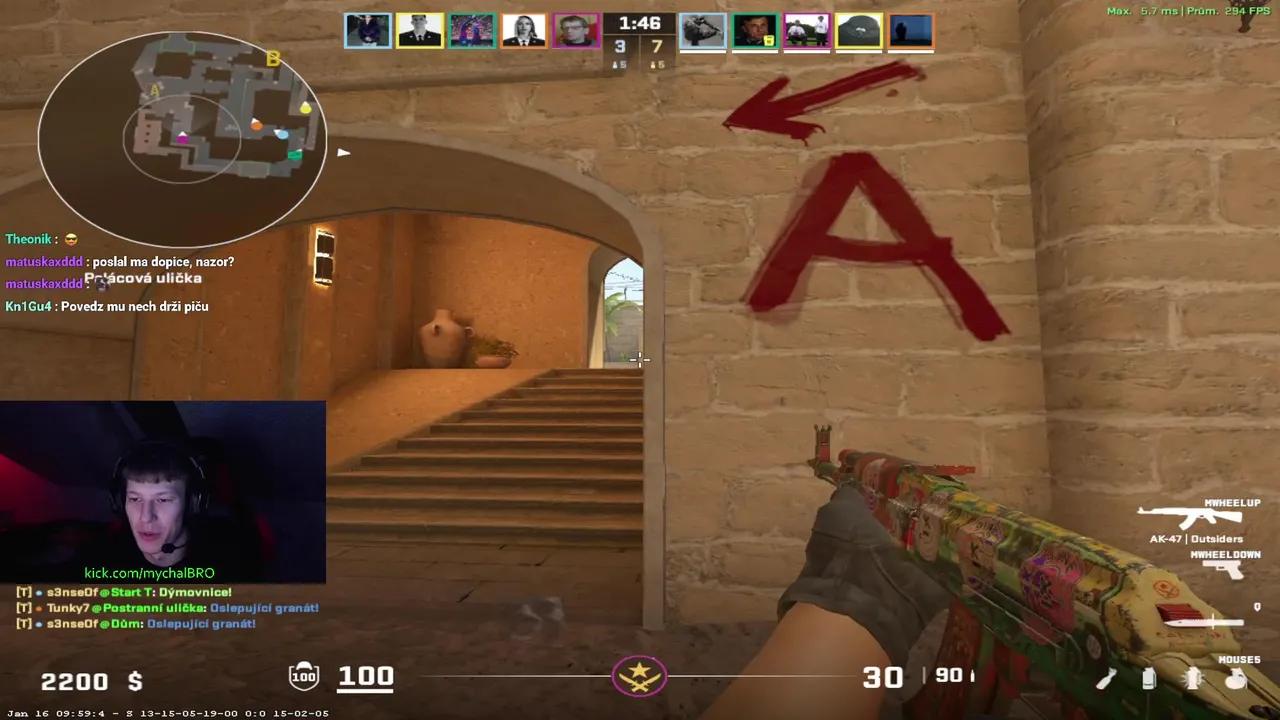
Task: Switch to the pistol icon bound to MWHEELDOWN
Action: coord(1222,570)
